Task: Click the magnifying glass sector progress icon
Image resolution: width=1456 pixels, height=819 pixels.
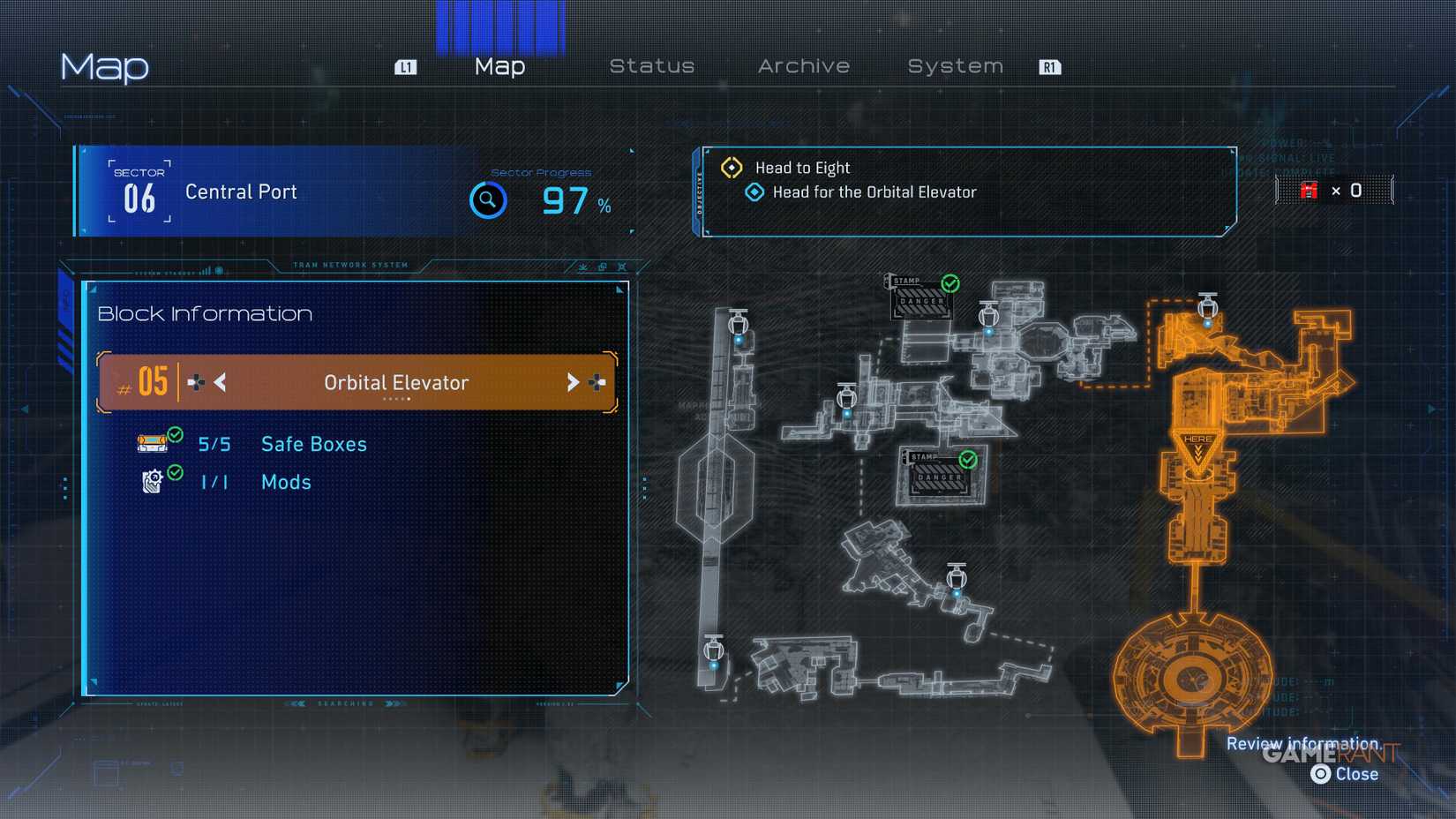Action: point(488,200)
